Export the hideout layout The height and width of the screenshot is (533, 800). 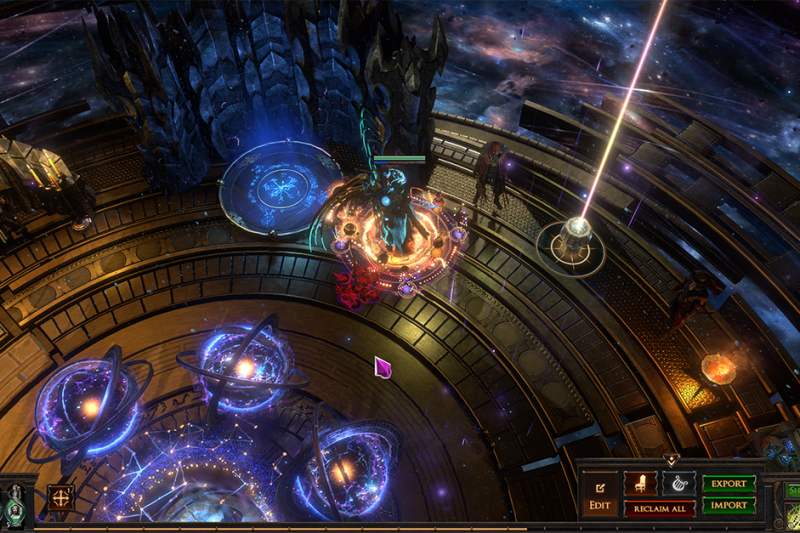coord(729,484)
